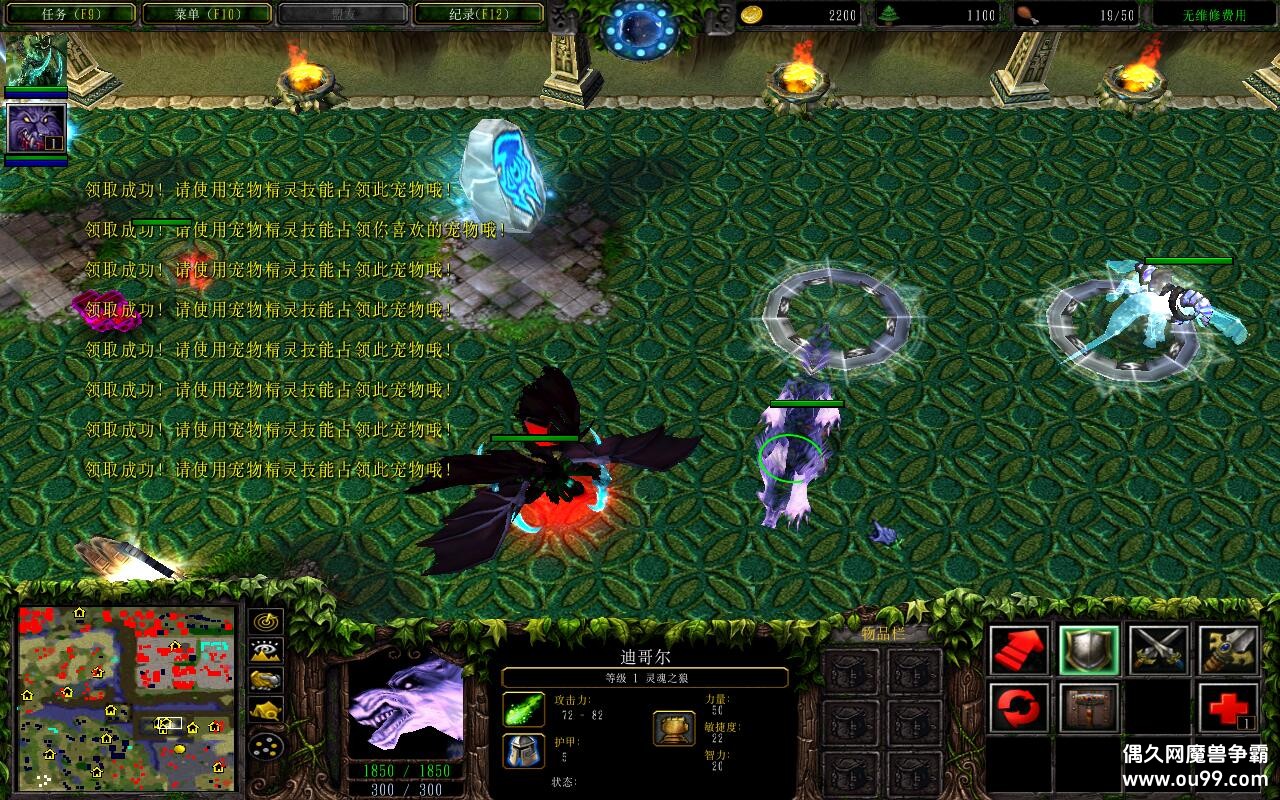
Task: Open the red cross hero skills icon
Action: (x=1228, y=708)
